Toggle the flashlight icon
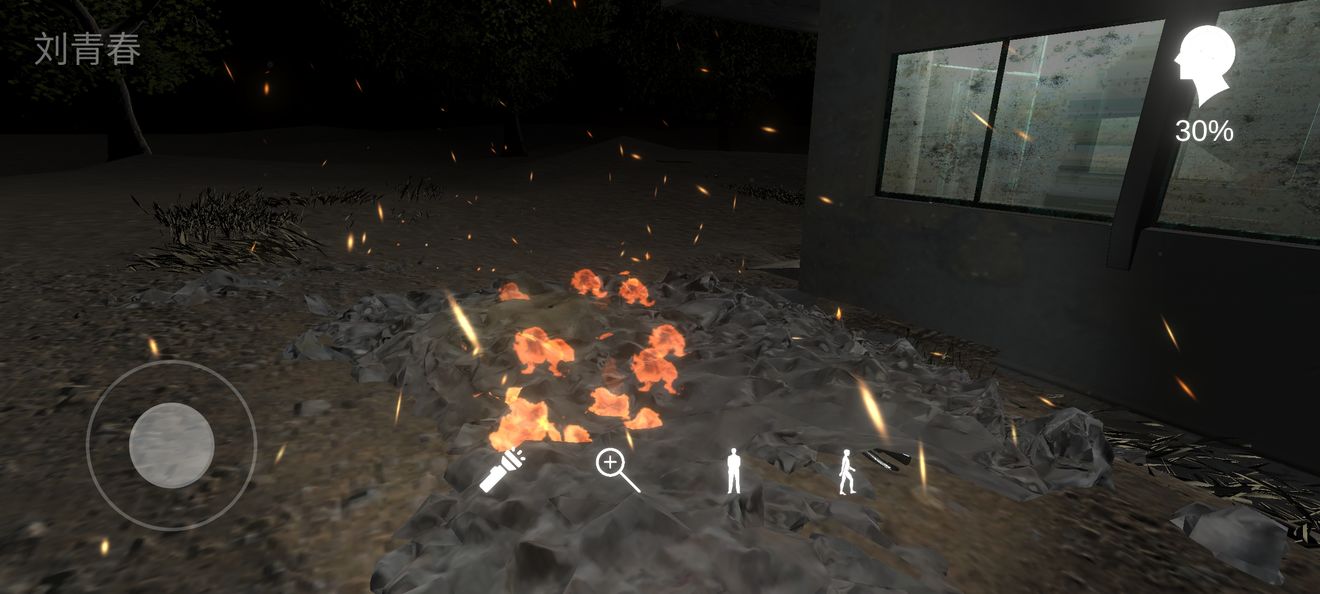 click(x=502, y=470)
